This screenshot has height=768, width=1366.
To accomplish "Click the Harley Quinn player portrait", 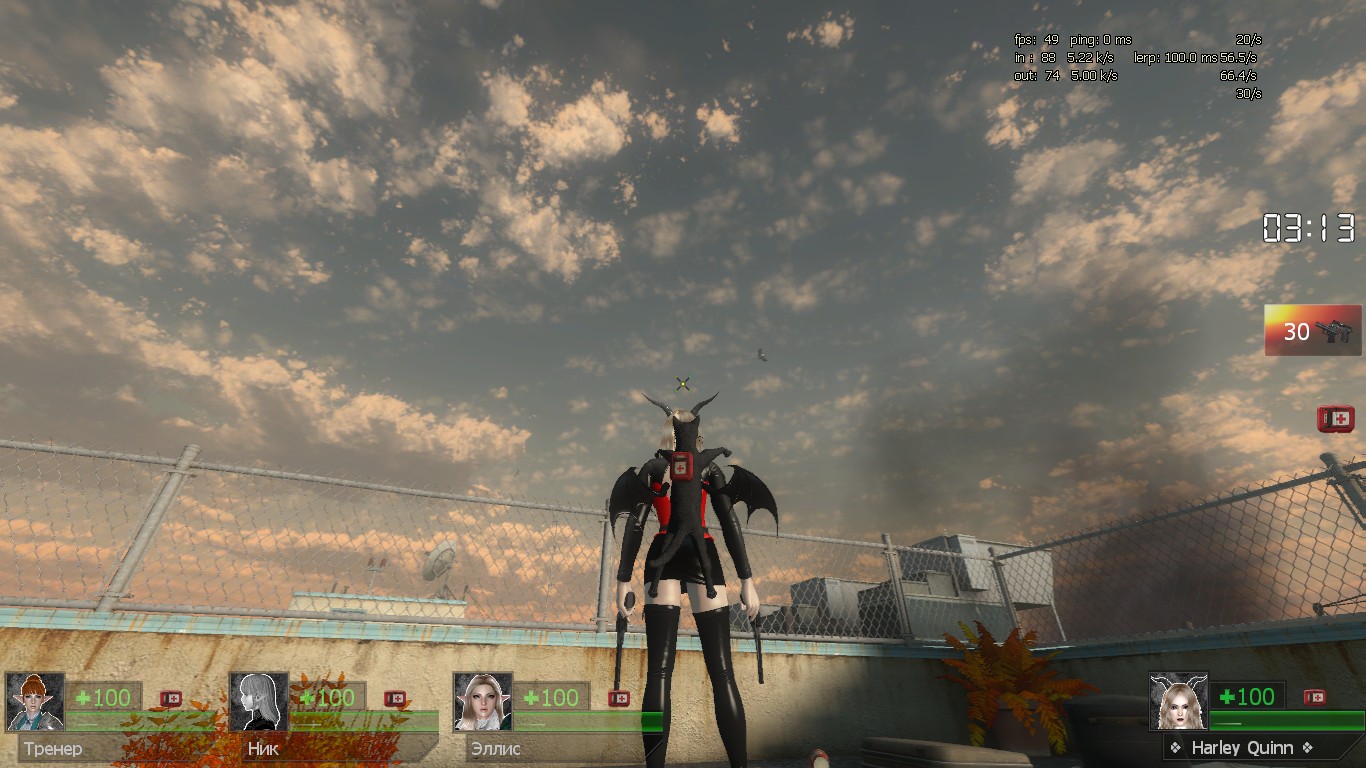I will [1178, 701].
